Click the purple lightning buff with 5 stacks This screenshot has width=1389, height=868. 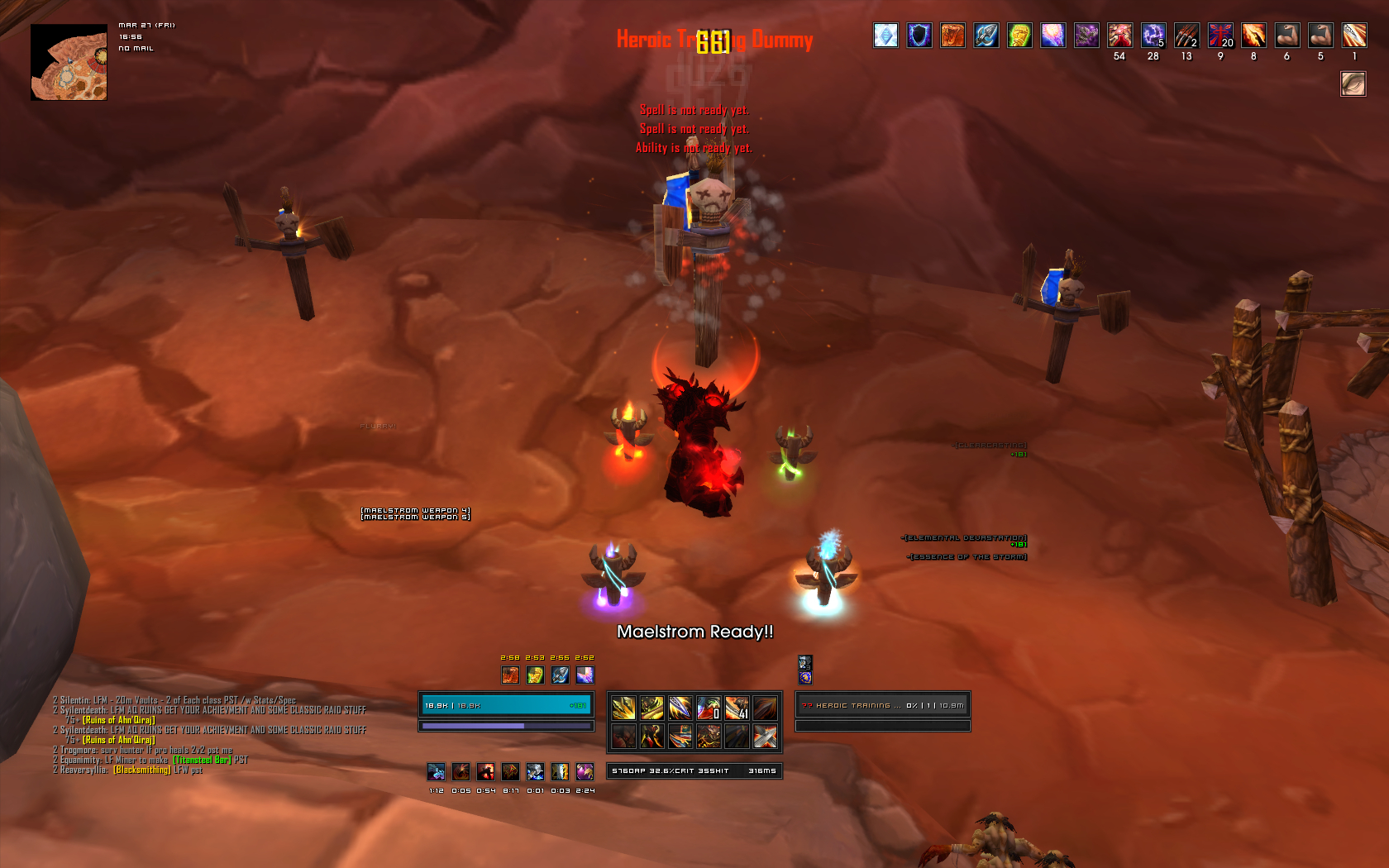tap(1153, 36)
